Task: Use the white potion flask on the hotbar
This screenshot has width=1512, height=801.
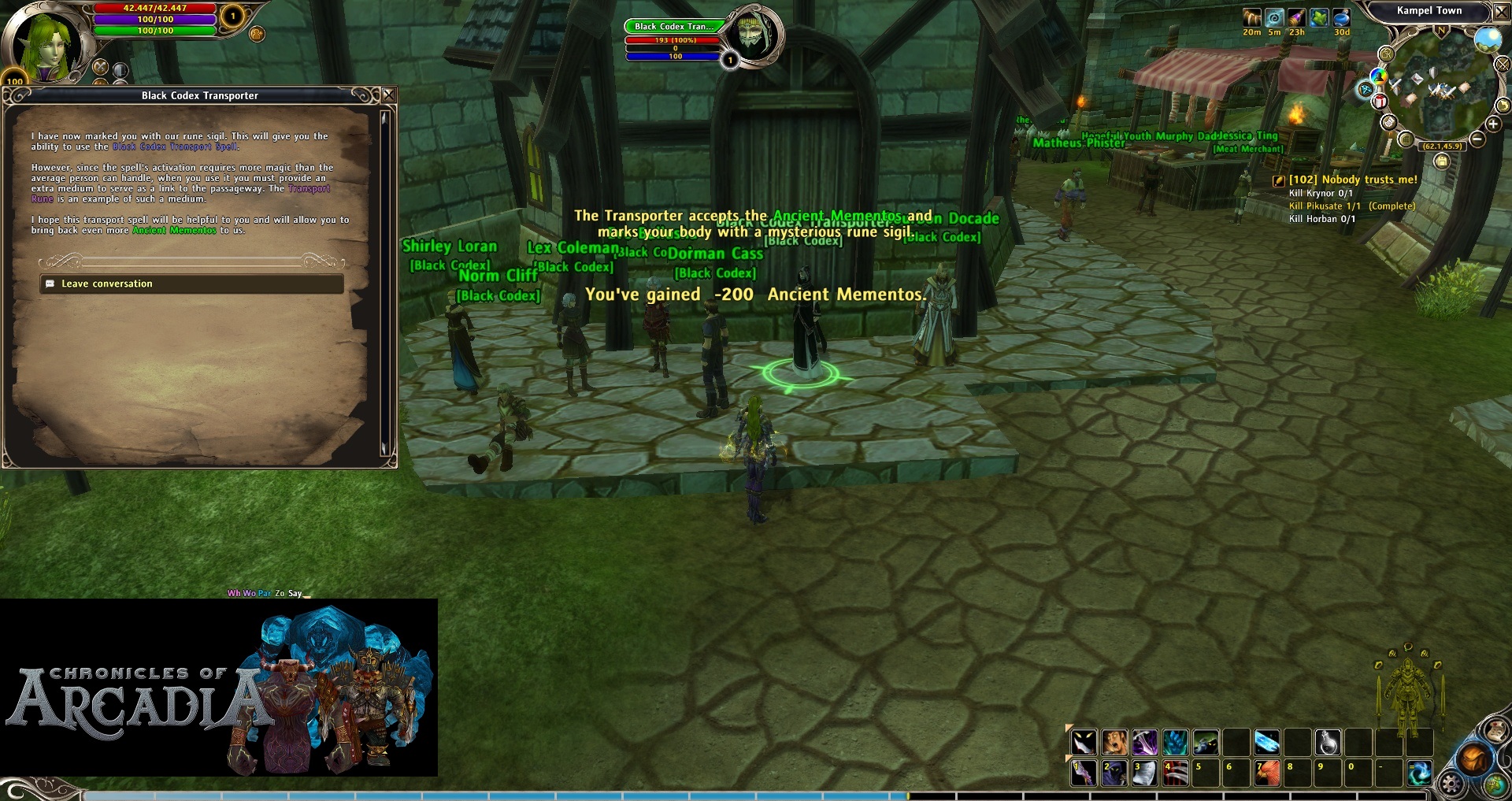Action: [x=1328, y=742]
